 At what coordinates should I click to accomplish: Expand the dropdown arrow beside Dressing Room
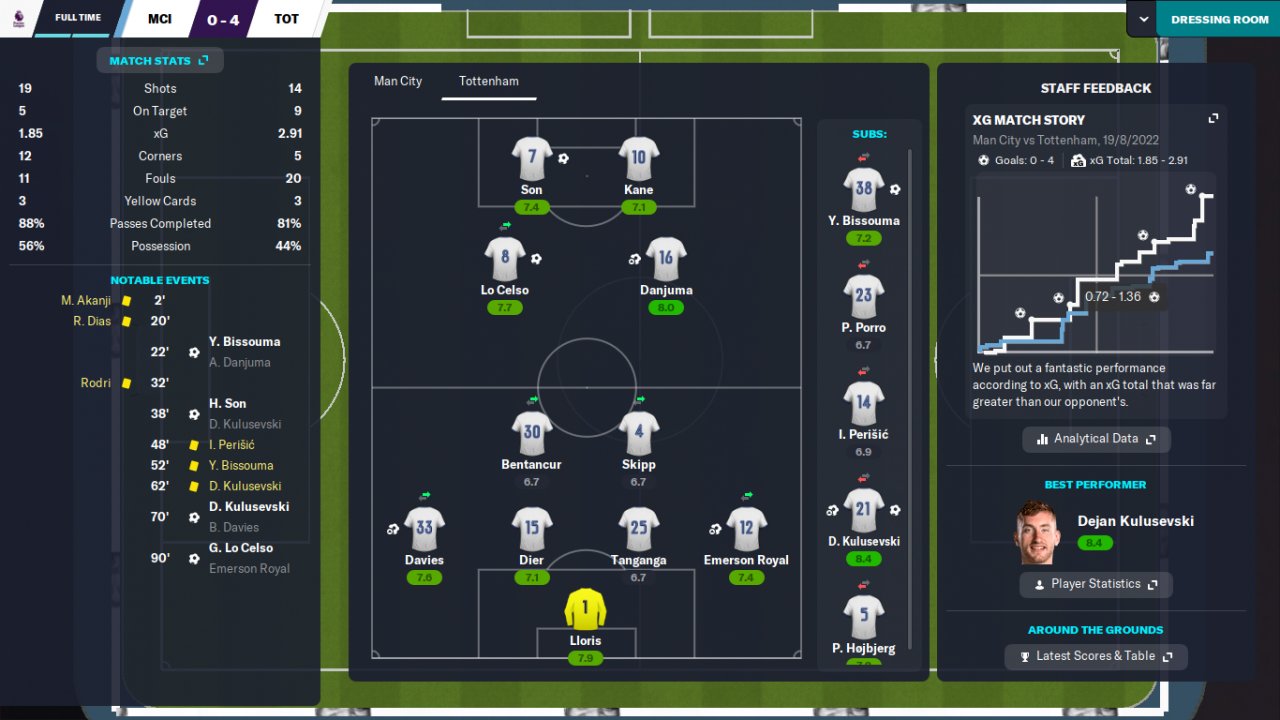click(x=1143, y=19)
